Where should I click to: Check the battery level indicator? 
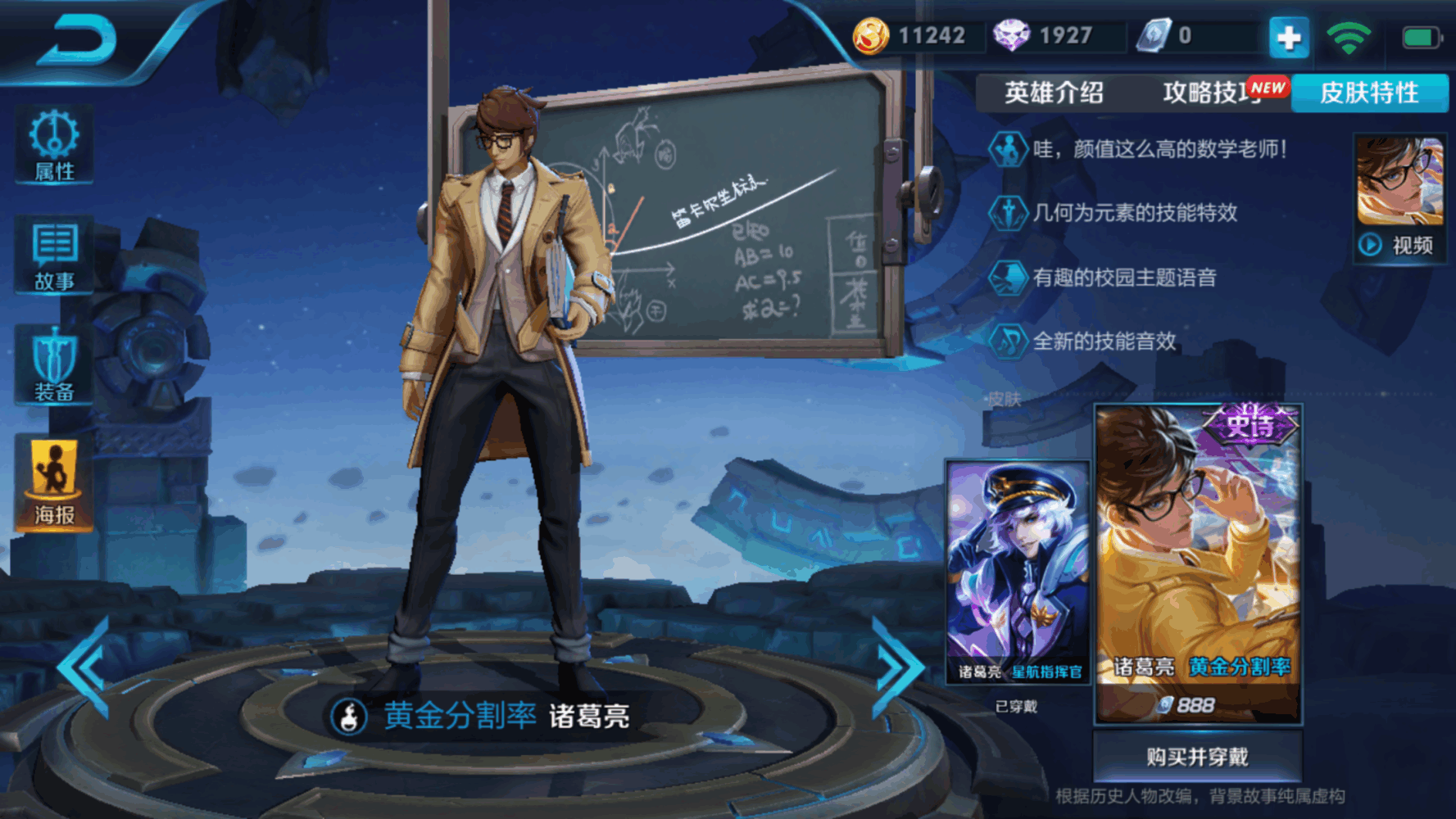(x=1416, y=35)
